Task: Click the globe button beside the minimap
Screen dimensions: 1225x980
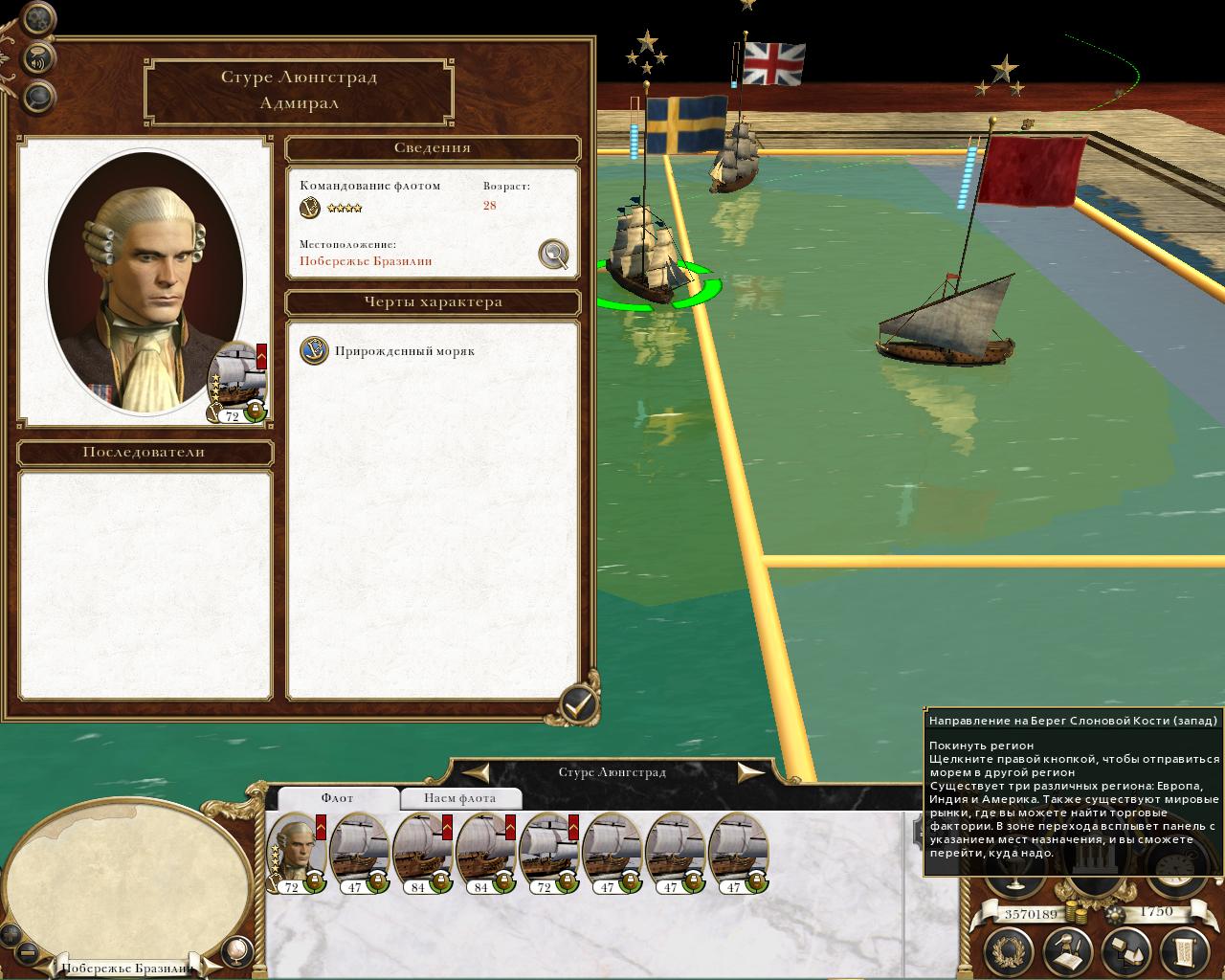Action: tap(236, 950)
